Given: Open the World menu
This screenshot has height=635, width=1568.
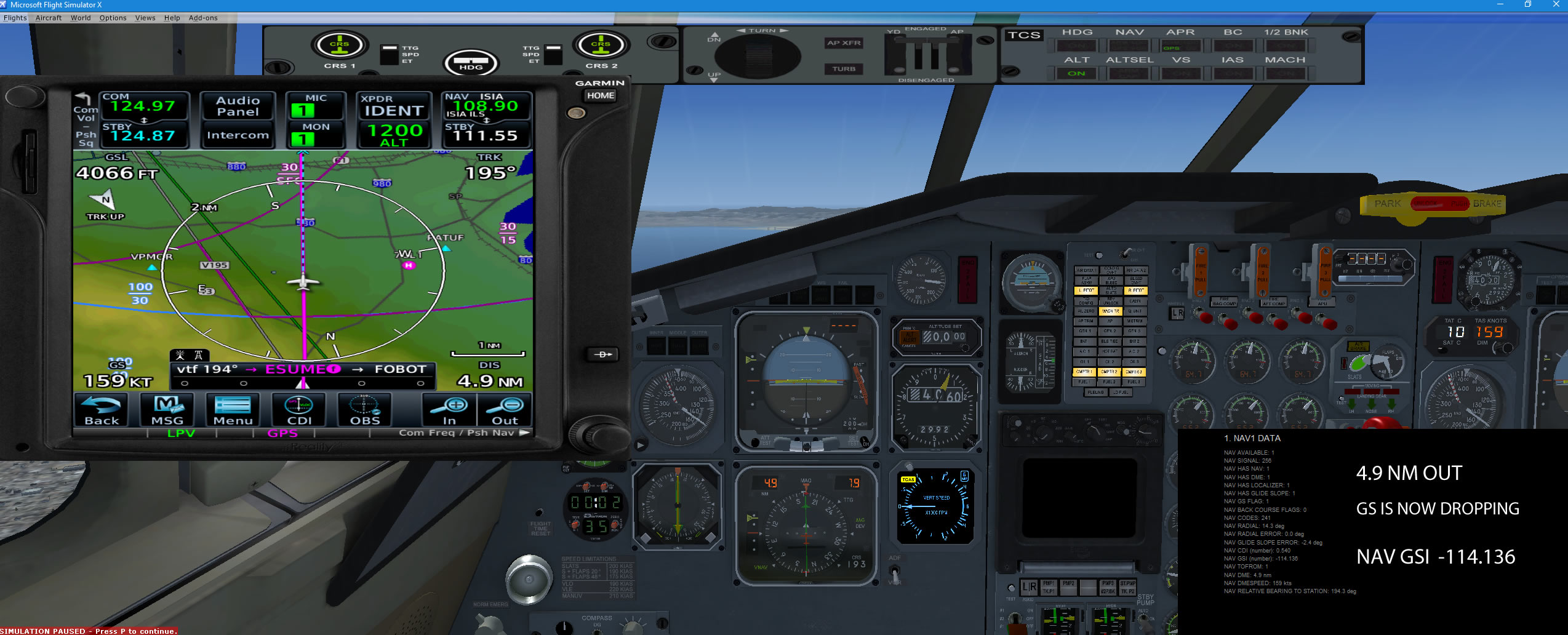Looking at the screenshot, I should [x=81, y=18].
